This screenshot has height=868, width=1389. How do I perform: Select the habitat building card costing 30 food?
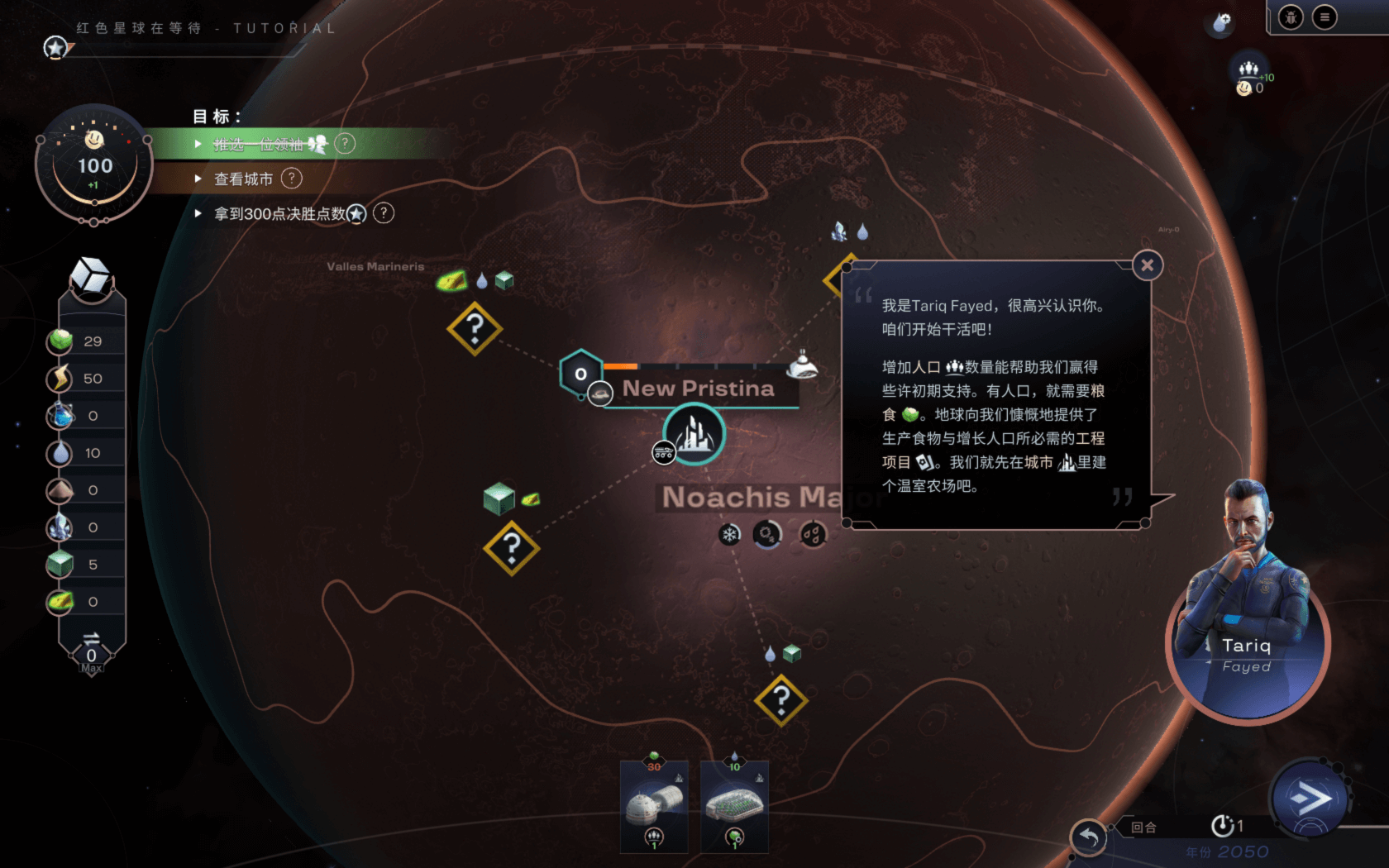(x=654, y=806)
